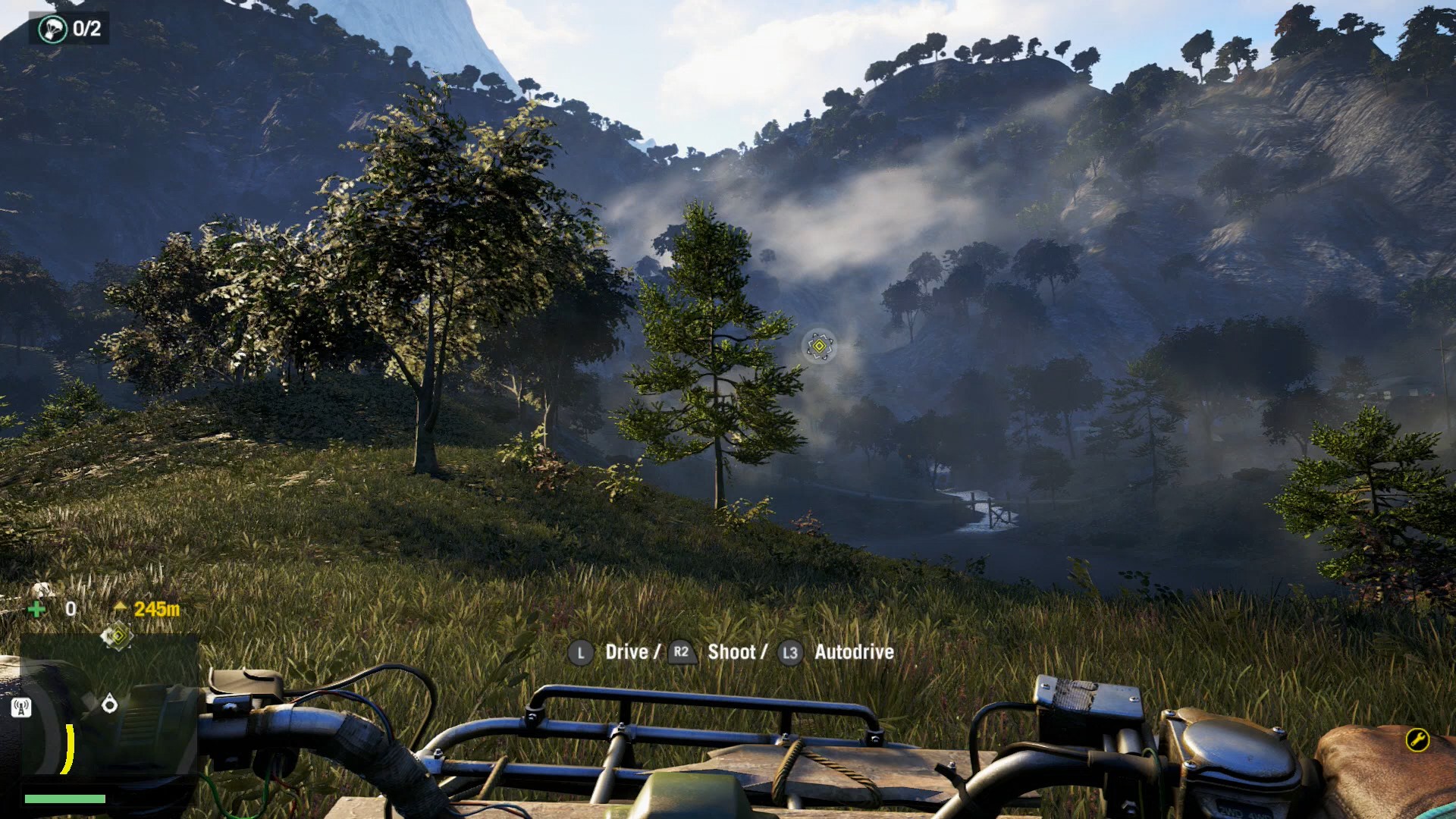This screenshot has width=1456, height=819.
Task: Select the floating objective marker in the valley
Action: point(820,347)
